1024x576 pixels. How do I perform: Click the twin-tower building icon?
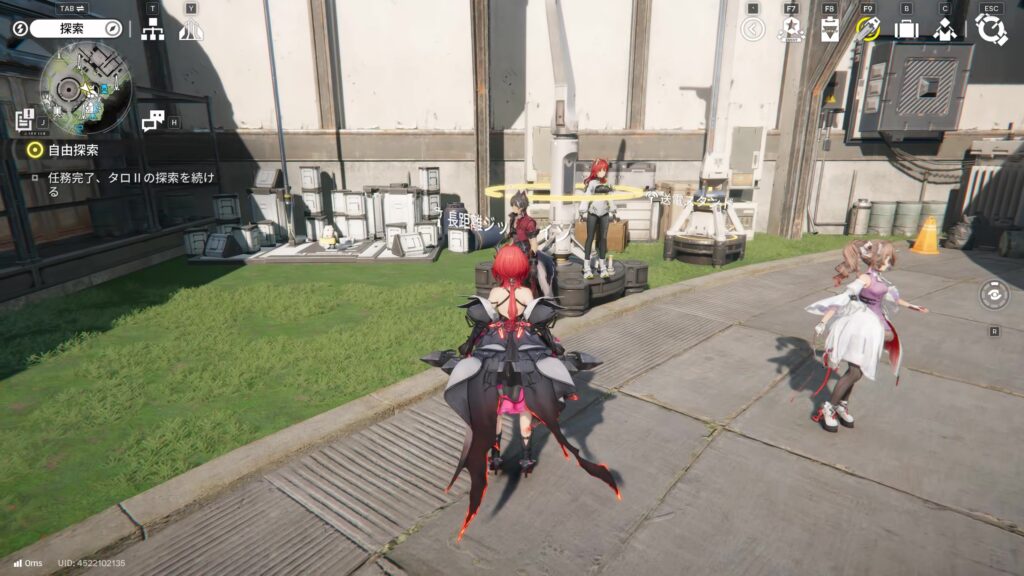pos(191,30)
